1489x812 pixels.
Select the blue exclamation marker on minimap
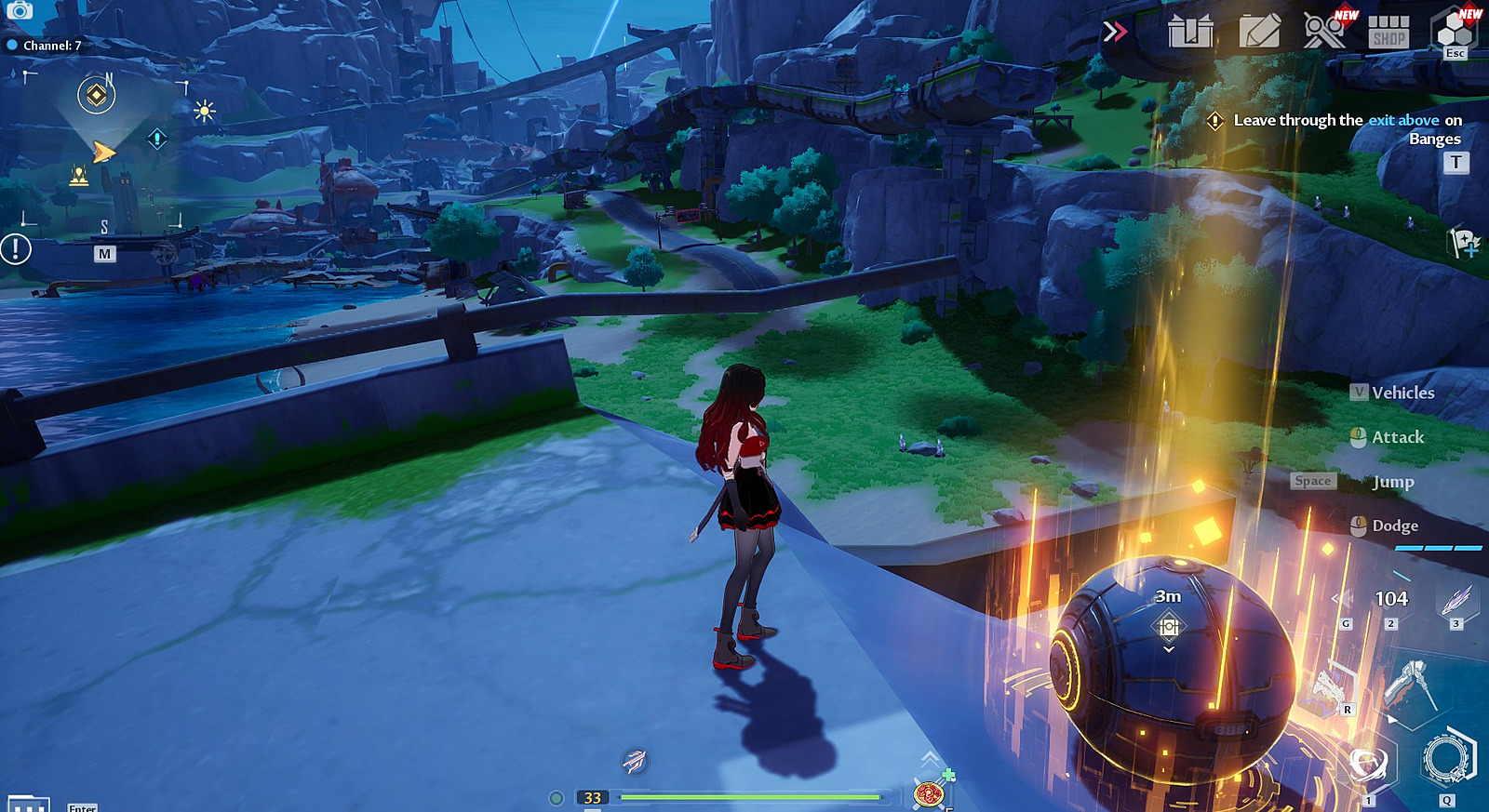coord(157,139)
